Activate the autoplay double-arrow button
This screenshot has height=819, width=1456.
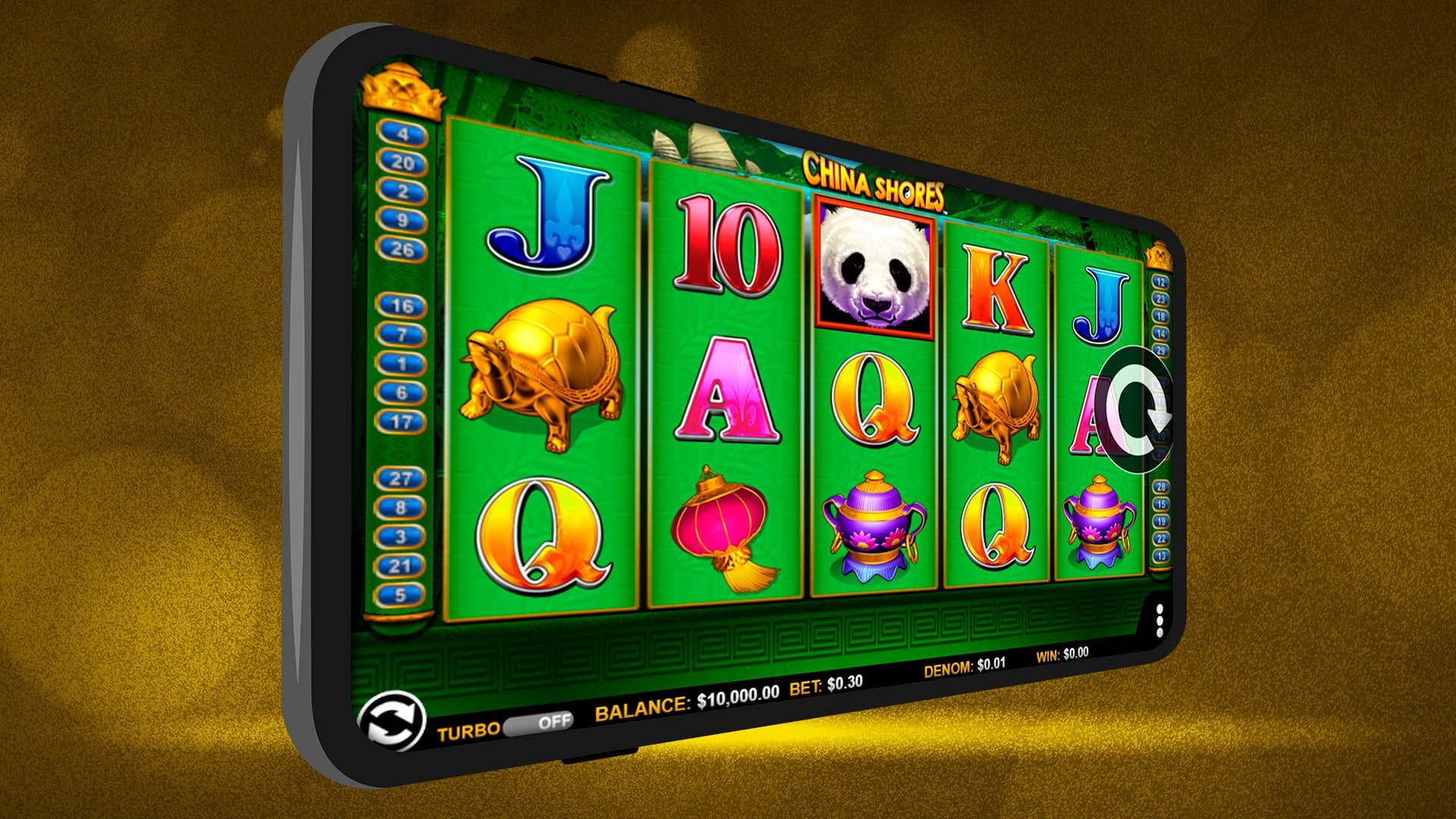click(391, 720)
